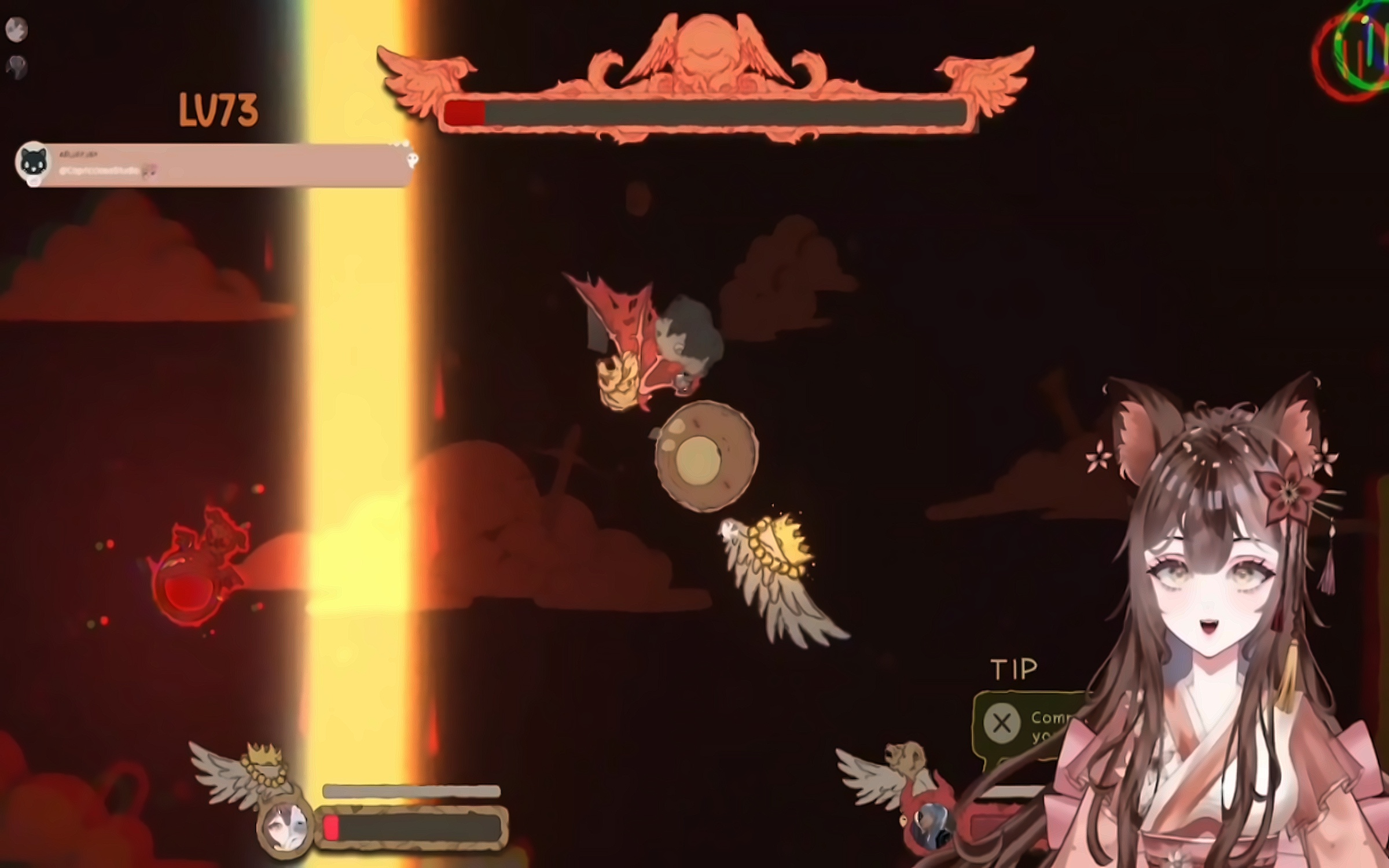Click the top grey moon icon
This screenshot has height=868, width=1389.
[17, 30]
